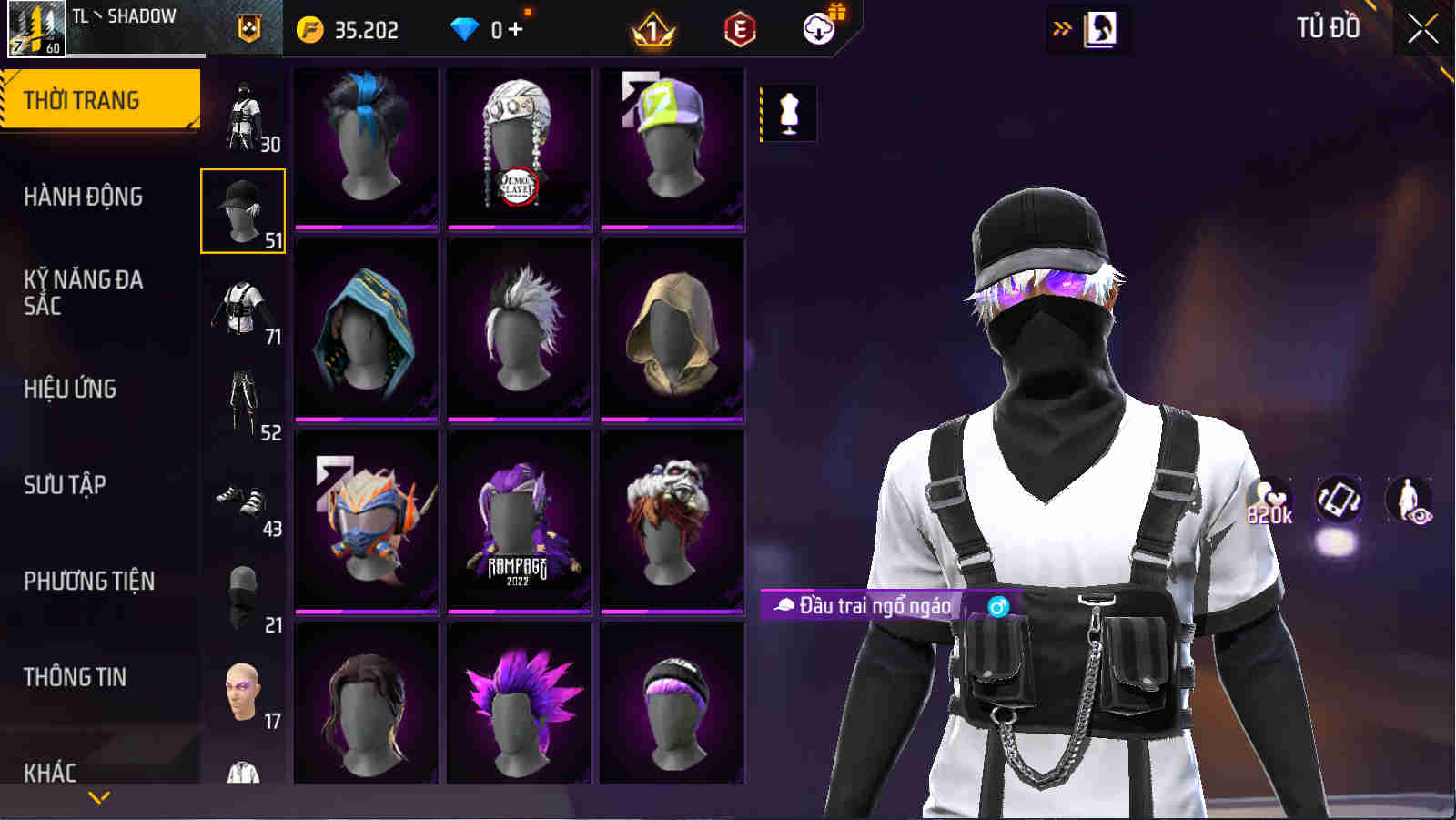
Task: Click the gold coin icon showing 35.202
Action: [309, 27]
